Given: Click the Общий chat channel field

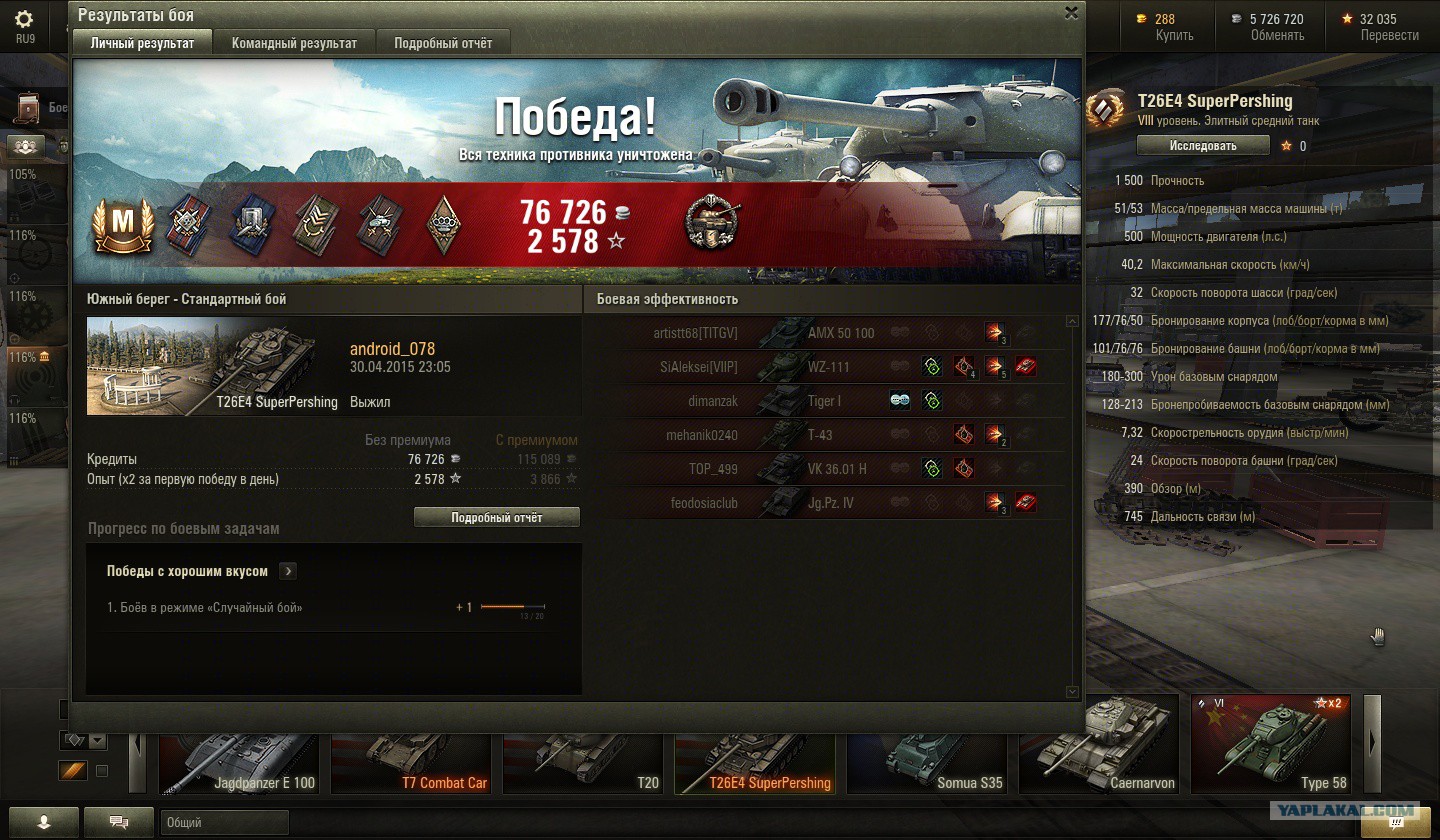Looking at the screenshot, I should (224, 823).
